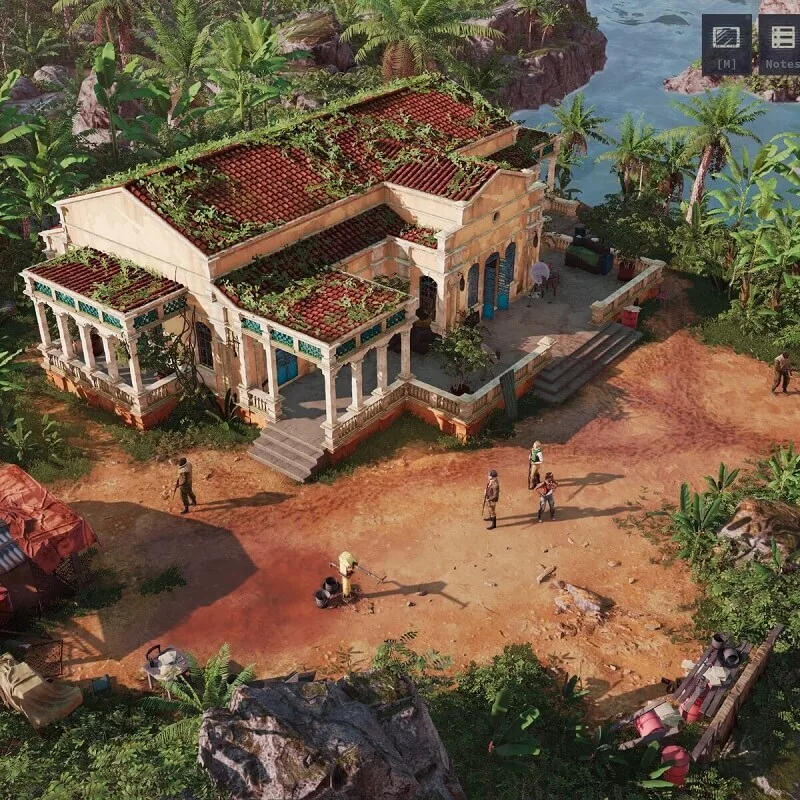The image size is (800, 800).
Task: Open the Notes panel
Action: click(780, 44)
